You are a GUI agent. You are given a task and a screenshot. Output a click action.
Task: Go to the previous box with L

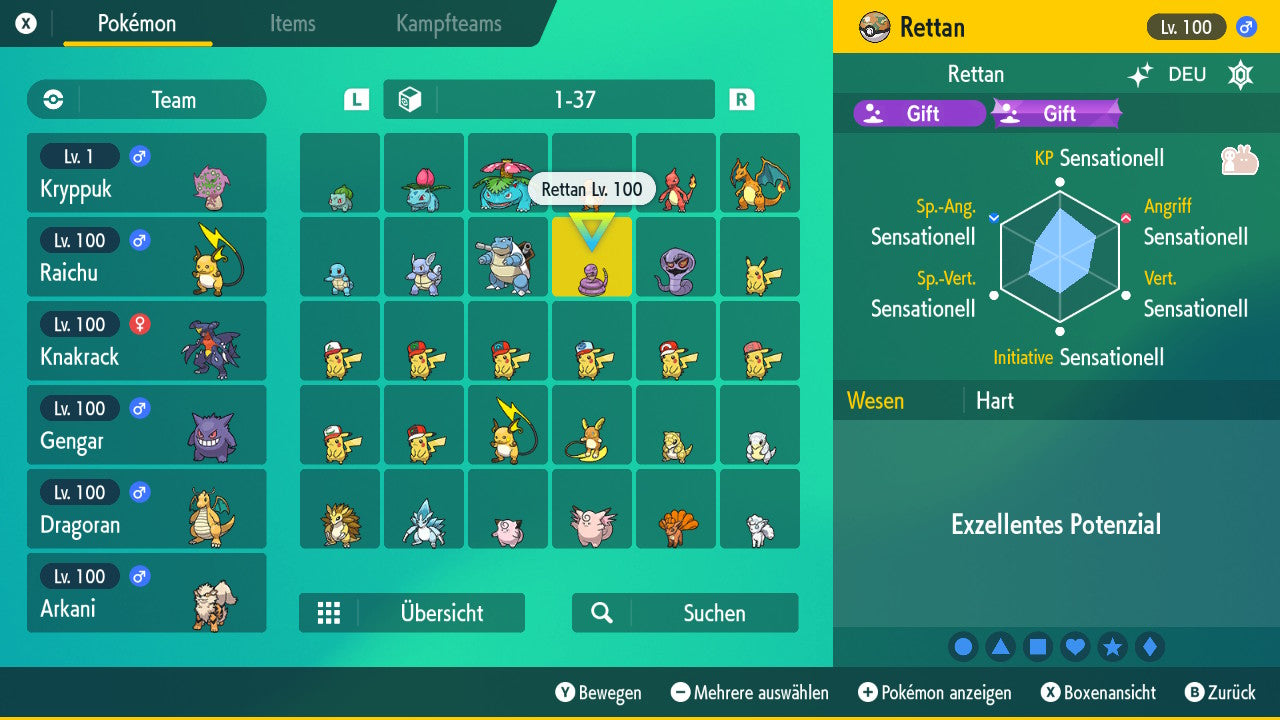pyautogui.click(x=355, y=99)
